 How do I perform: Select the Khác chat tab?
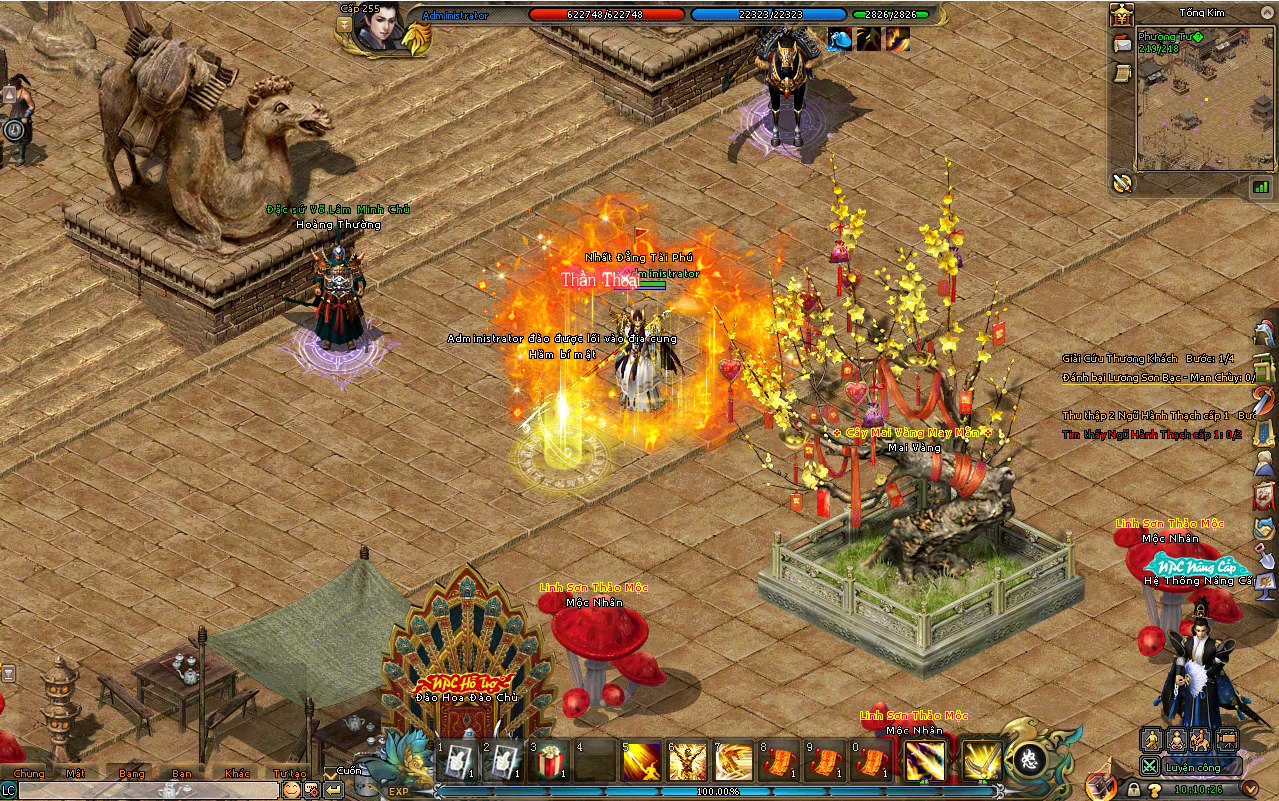238,773
